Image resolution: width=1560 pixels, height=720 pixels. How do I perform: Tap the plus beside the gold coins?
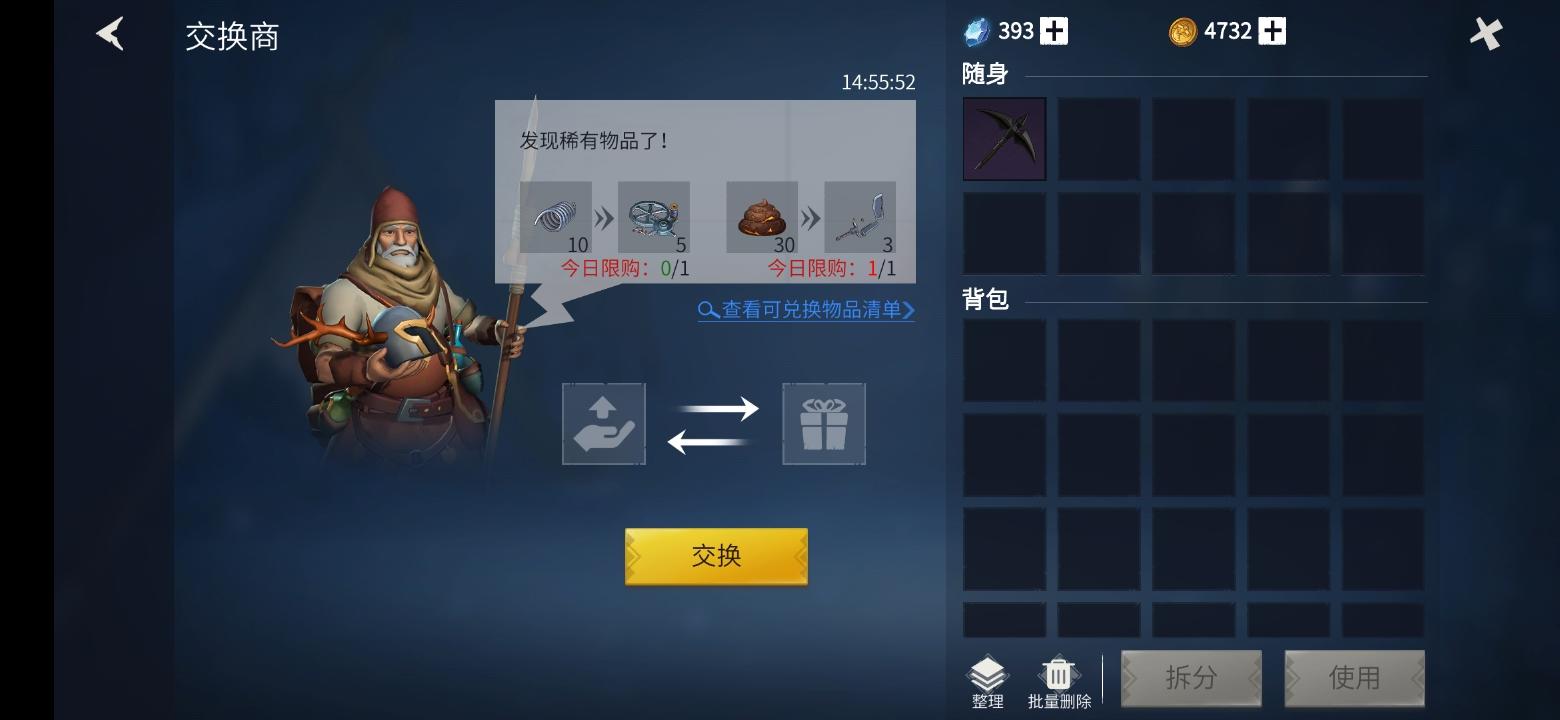click(1270, 30)
